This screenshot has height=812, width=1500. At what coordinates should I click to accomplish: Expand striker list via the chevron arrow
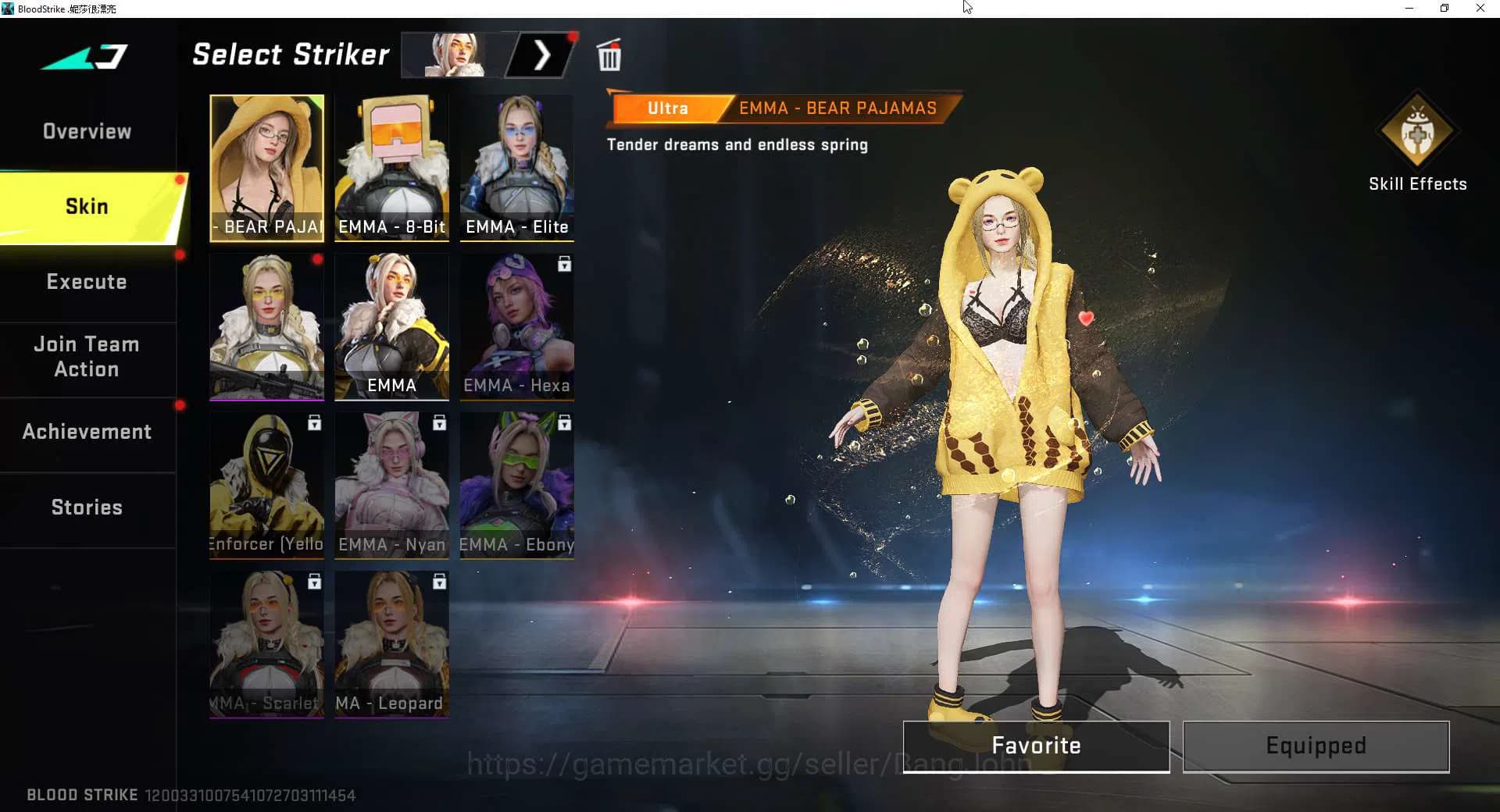(542, 55)
